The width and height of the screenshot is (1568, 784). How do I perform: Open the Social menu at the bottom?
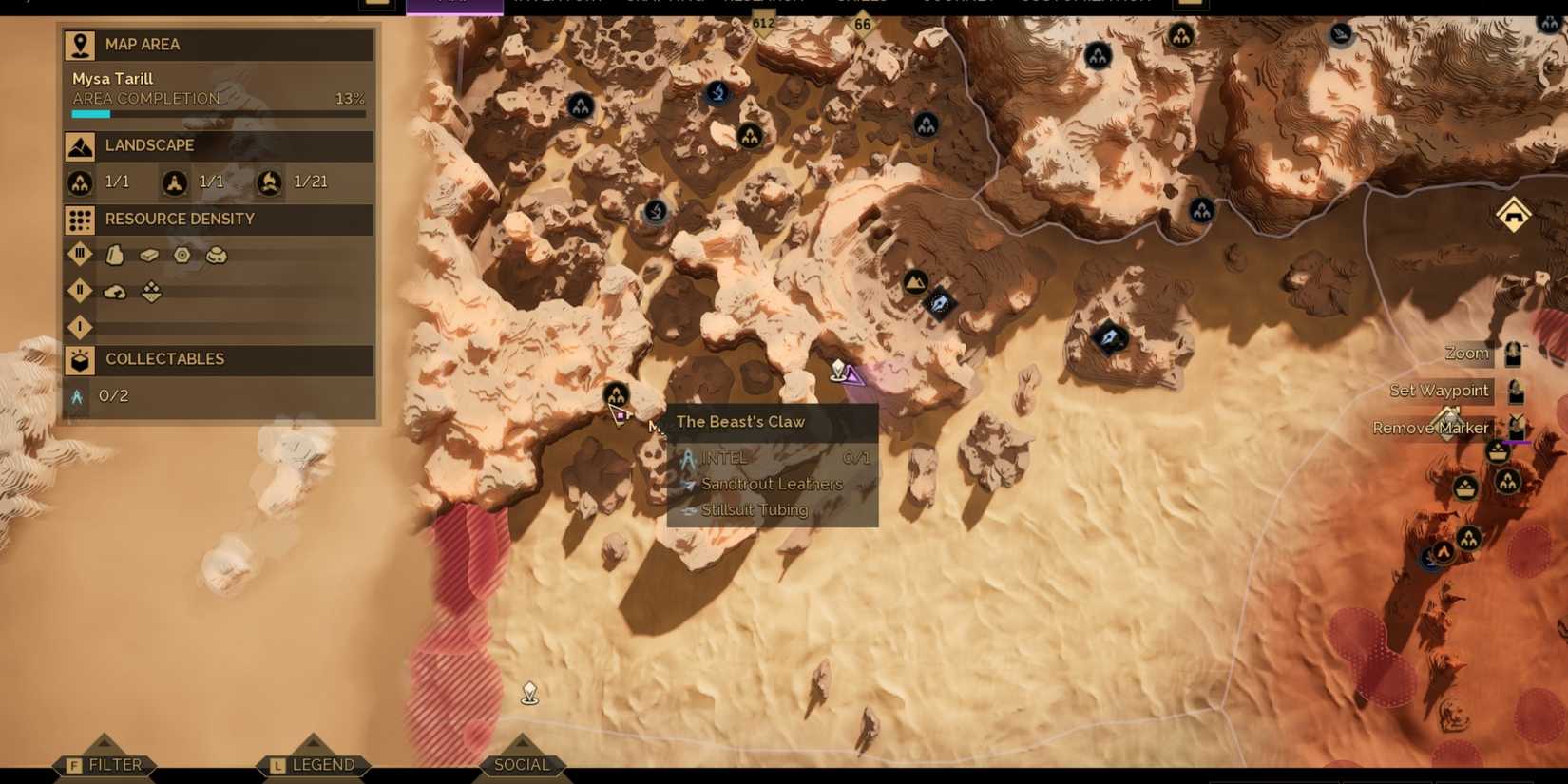point(522,764)
